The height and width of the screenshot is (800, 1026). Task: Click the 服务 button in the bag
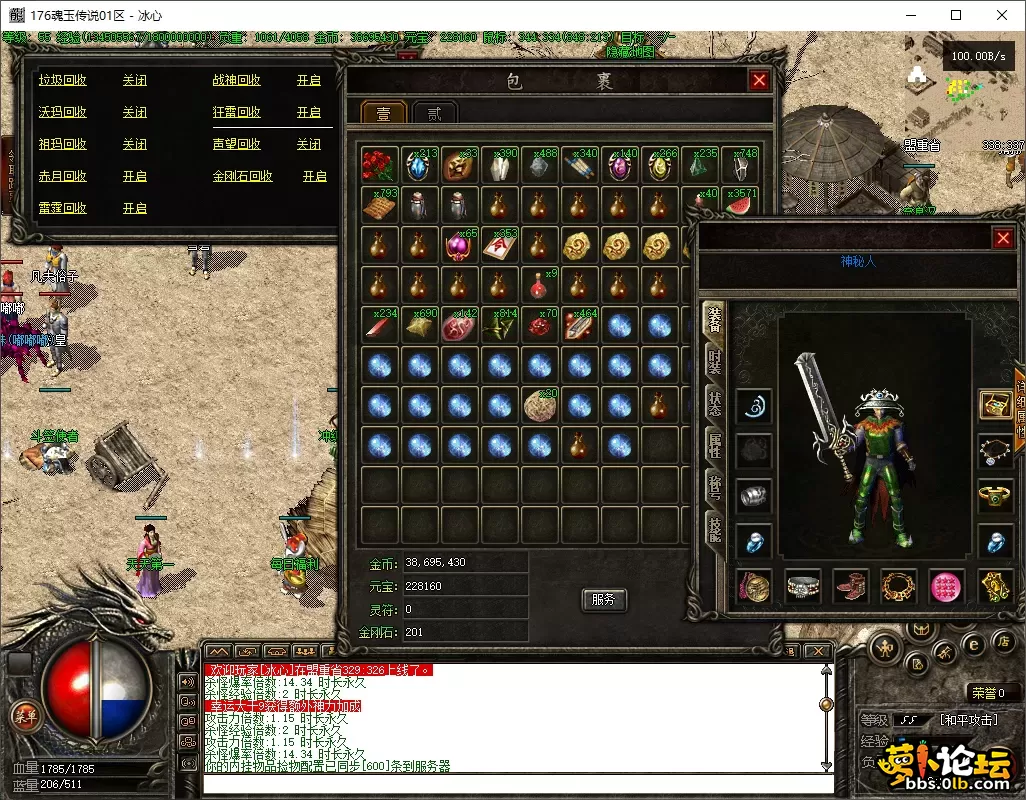tap(603, 599)
